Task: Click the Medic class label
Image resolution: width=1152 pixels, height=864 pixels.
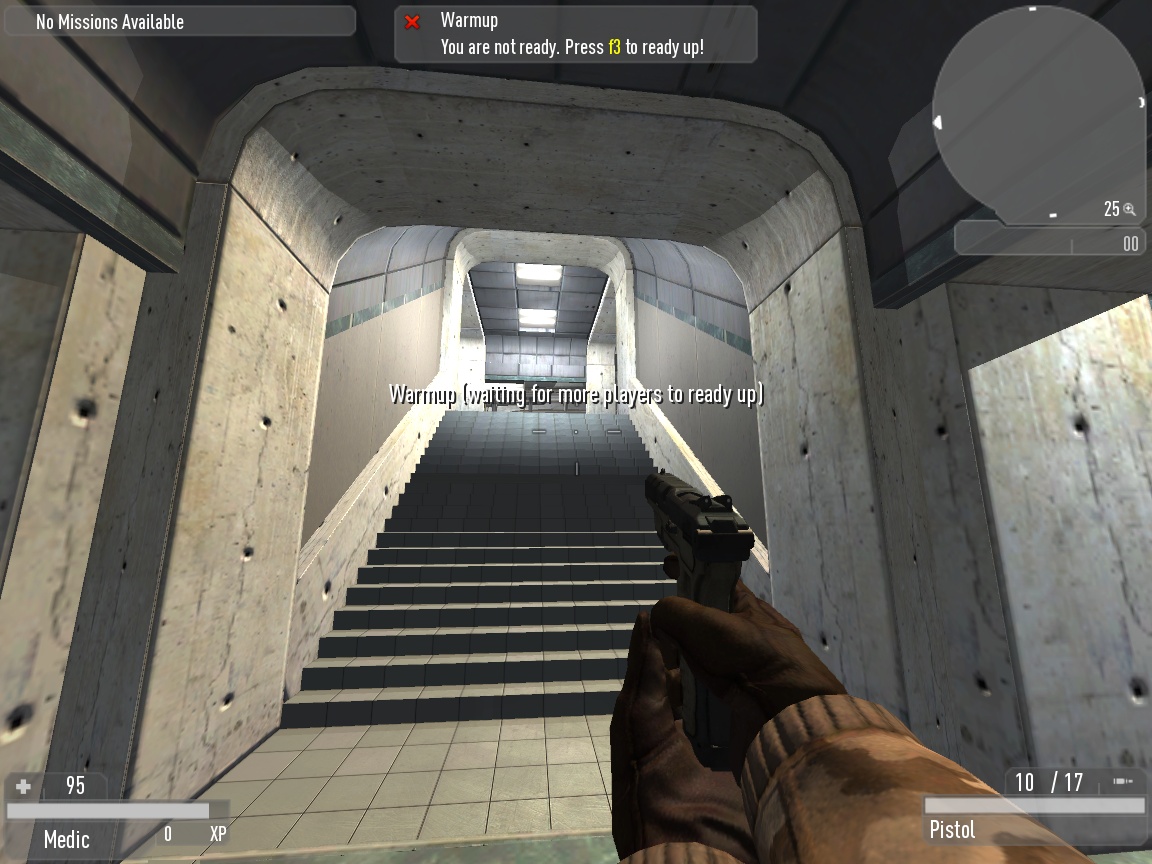Action: point(67,839)
